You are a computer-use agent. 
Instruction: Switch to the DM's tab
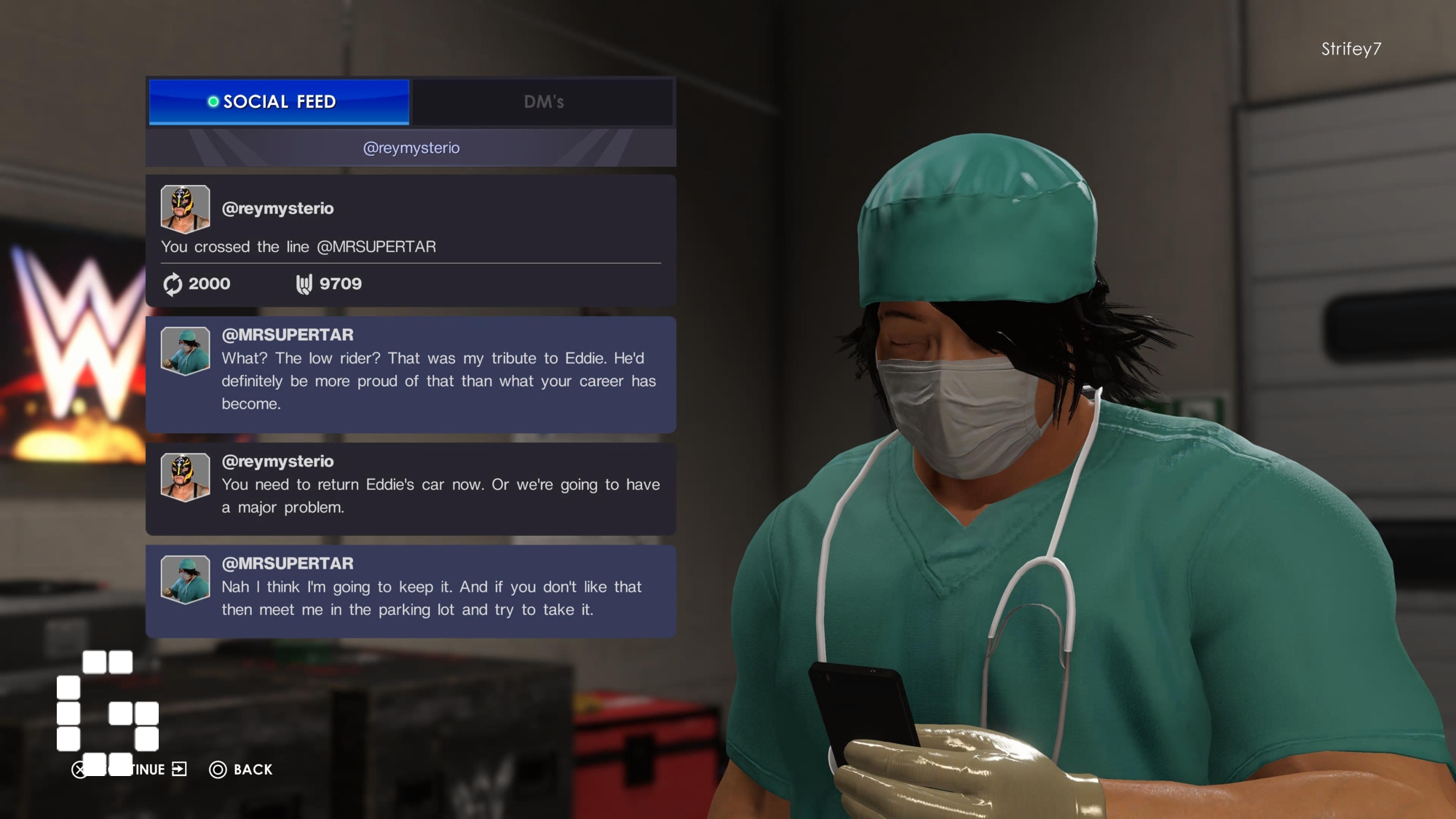click(x=543, y=102)
